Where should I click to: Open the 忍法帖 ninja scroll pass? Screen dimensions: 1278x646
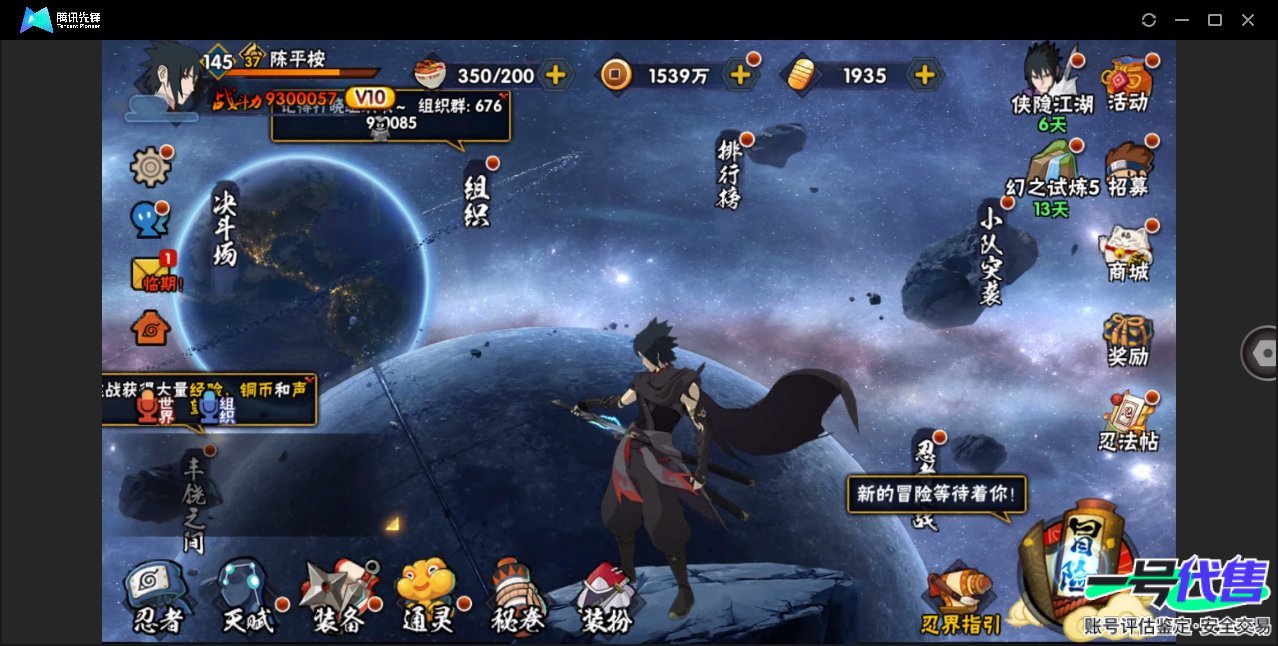pos(1128,422)
